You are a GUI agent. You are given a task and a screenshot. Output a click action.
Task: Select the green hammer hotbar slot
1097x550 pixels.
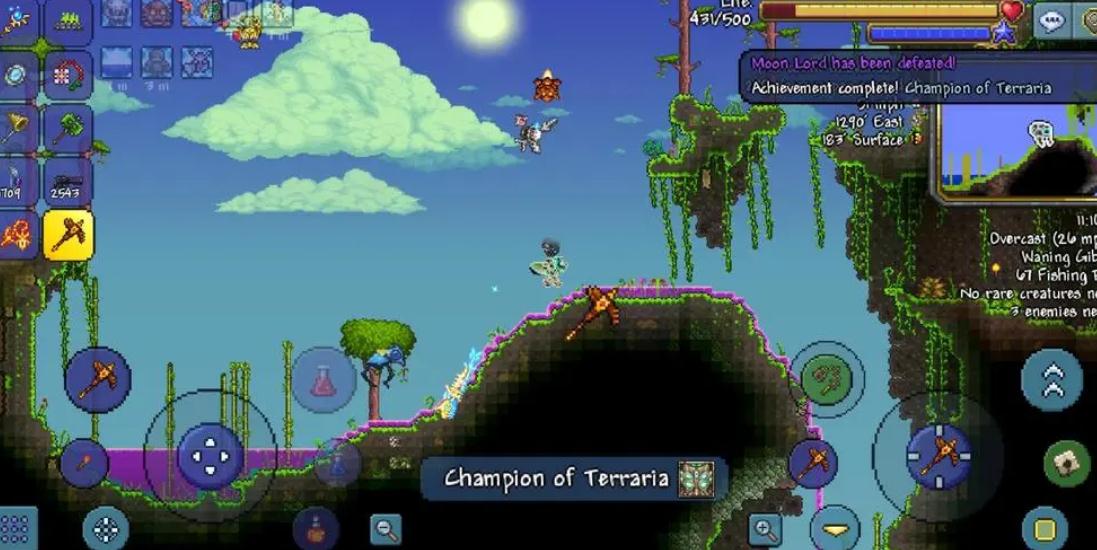(x=68, y=128)
